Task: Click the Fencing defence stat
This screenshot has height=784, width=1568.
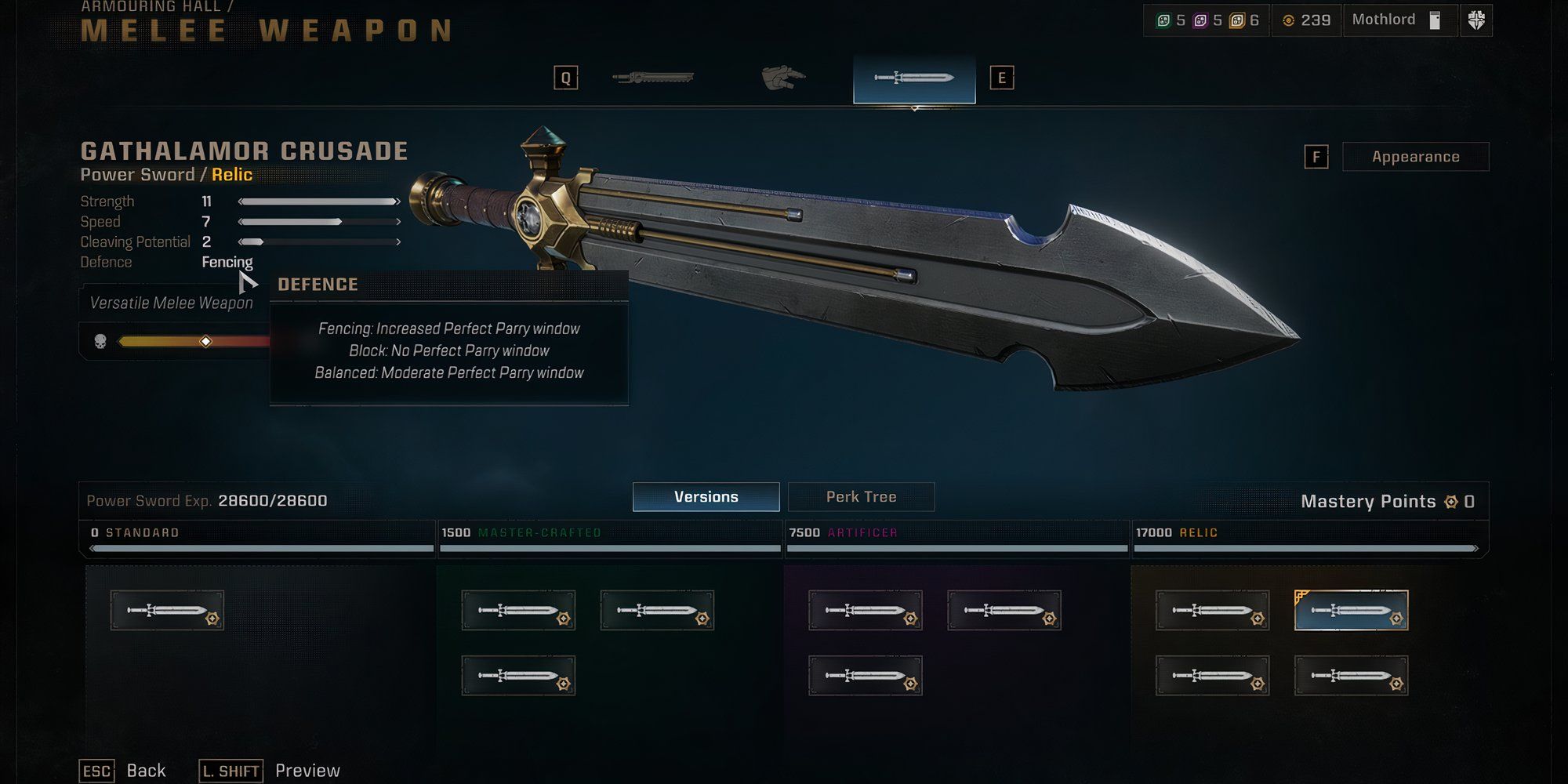Action: (227, 262)
